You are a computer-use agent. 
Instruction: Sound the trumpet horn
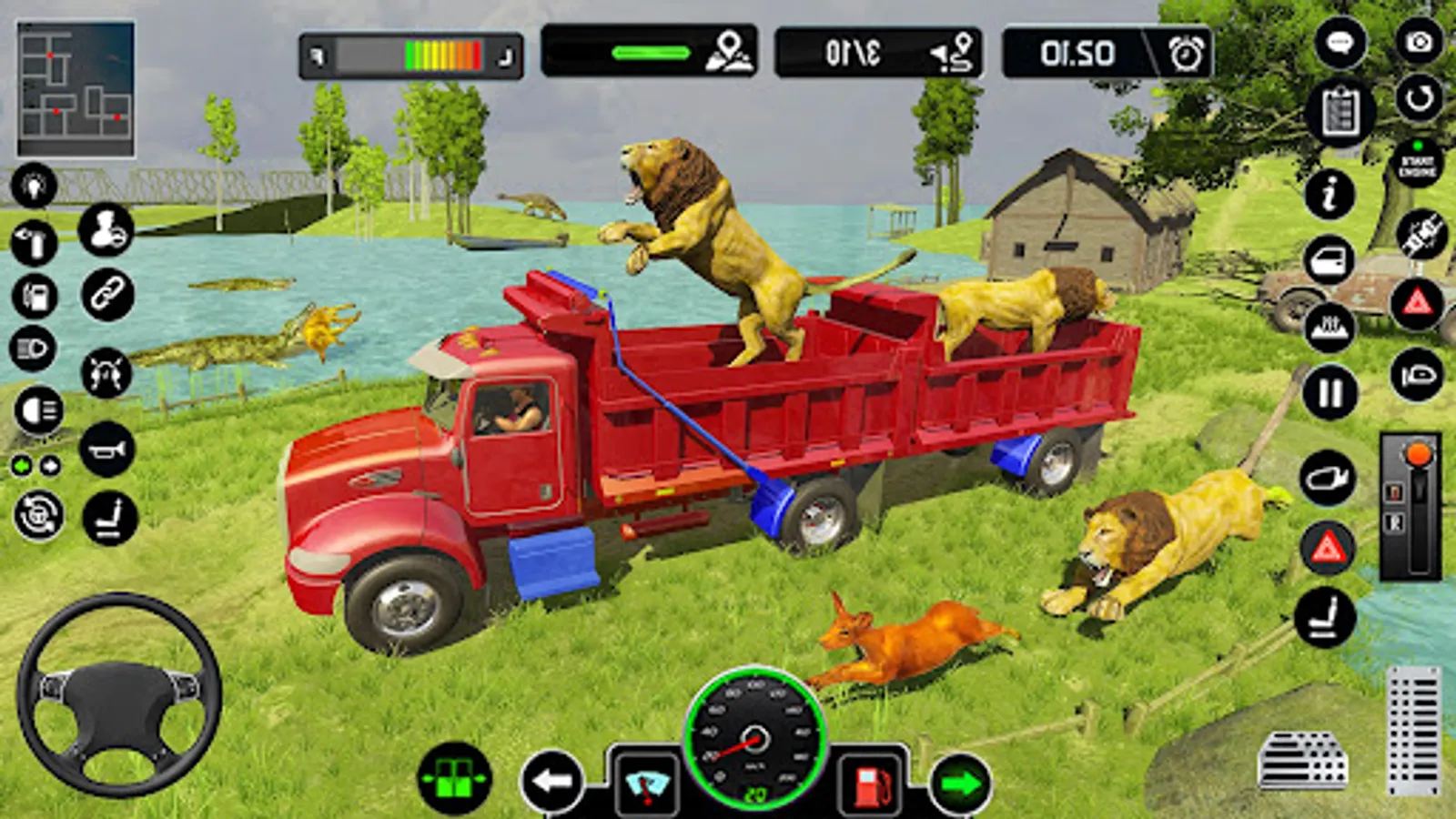click(107, 450)
